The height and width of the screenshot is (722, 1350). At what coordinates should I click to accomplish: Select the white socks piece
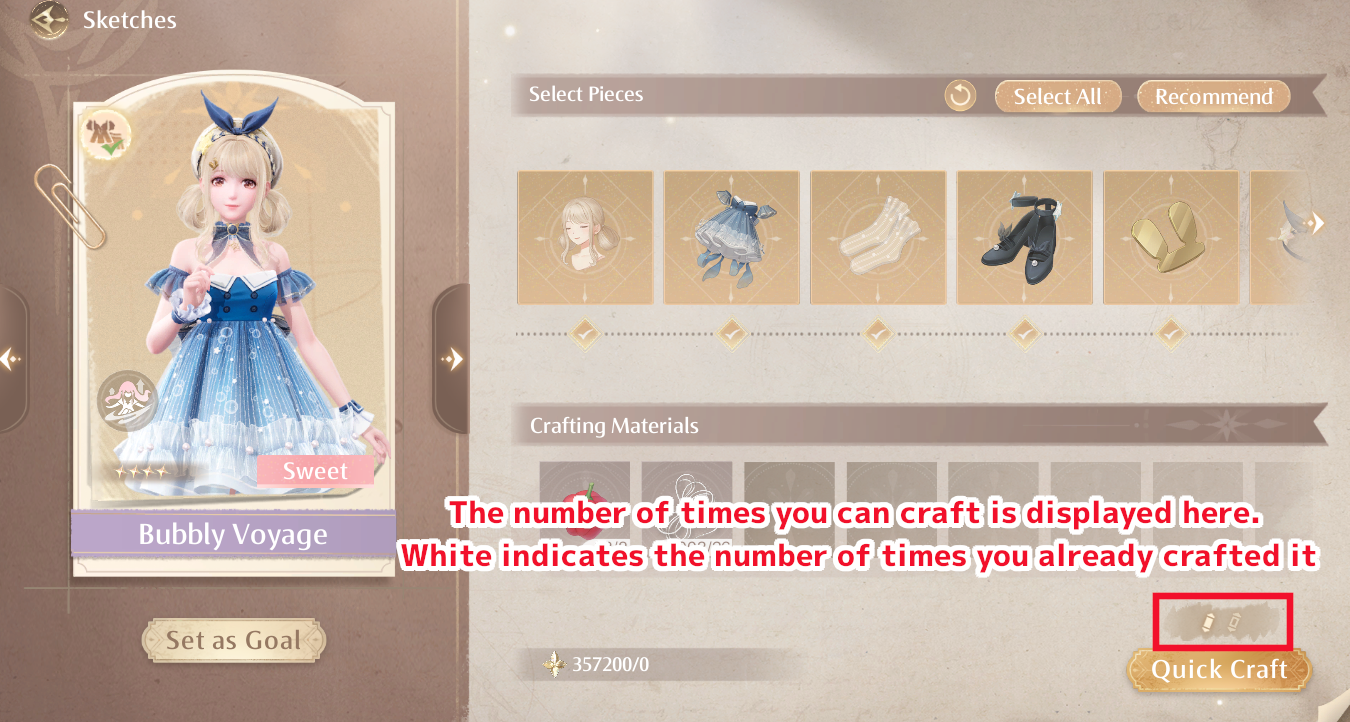(878, 237)
